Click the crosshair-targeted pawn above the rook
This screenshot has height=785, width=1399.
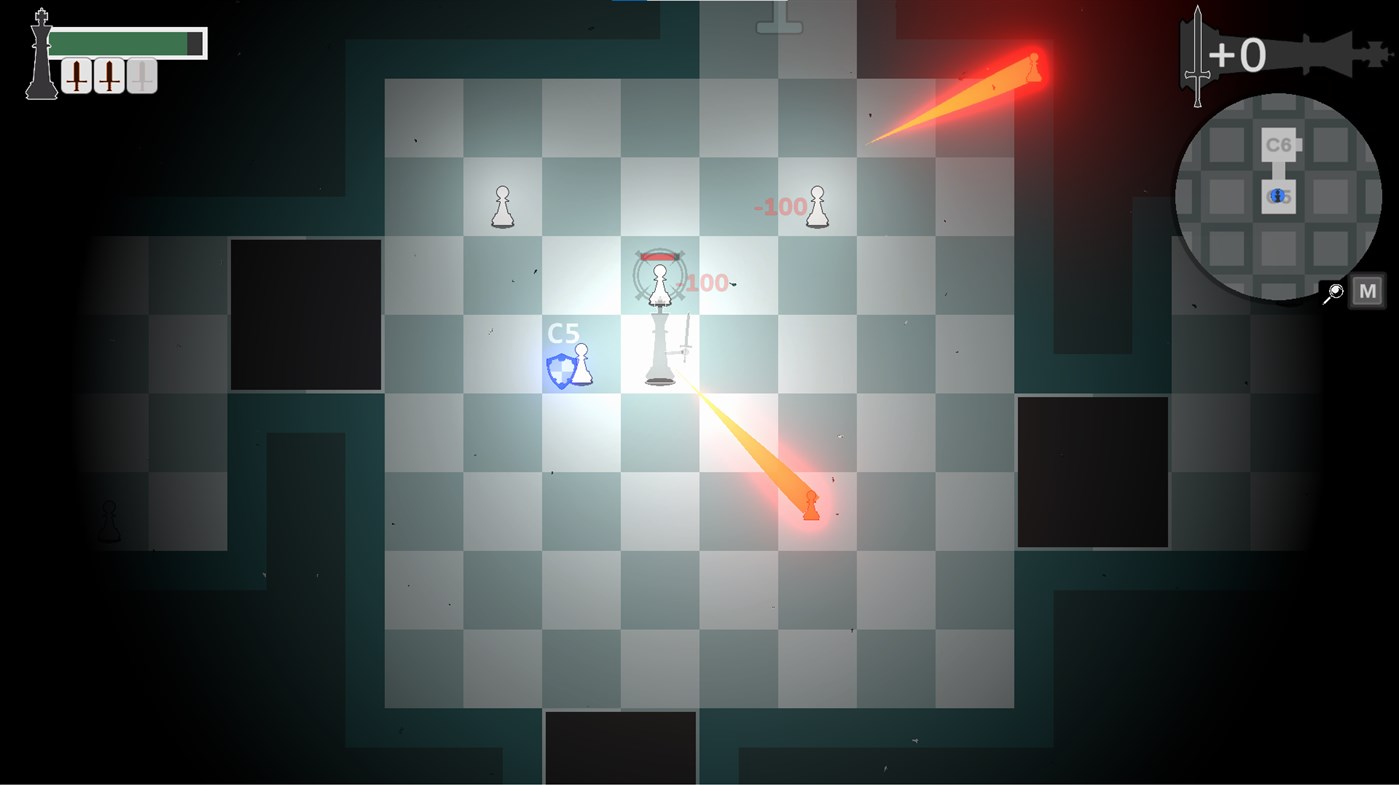[658, 283]
